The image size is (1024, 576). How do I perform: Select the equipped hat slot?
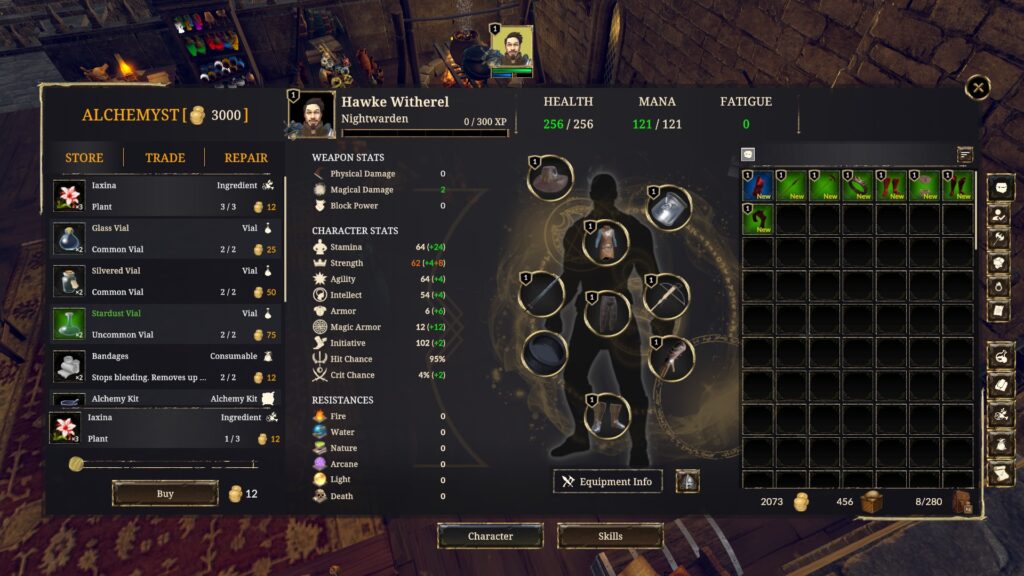coord(550,179)
